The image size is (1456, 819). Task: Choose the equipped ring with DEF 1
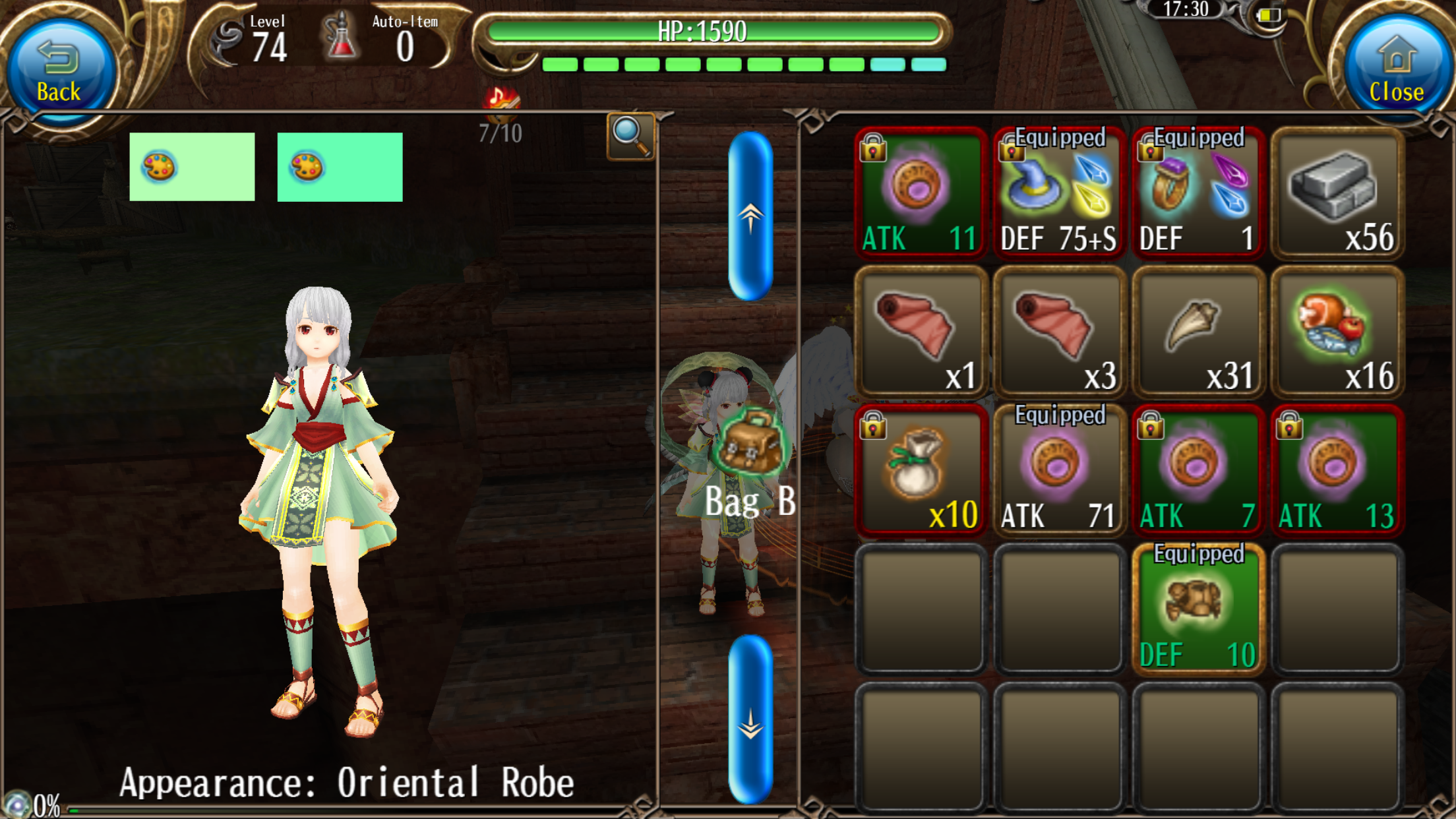[x=1198, y=192]
